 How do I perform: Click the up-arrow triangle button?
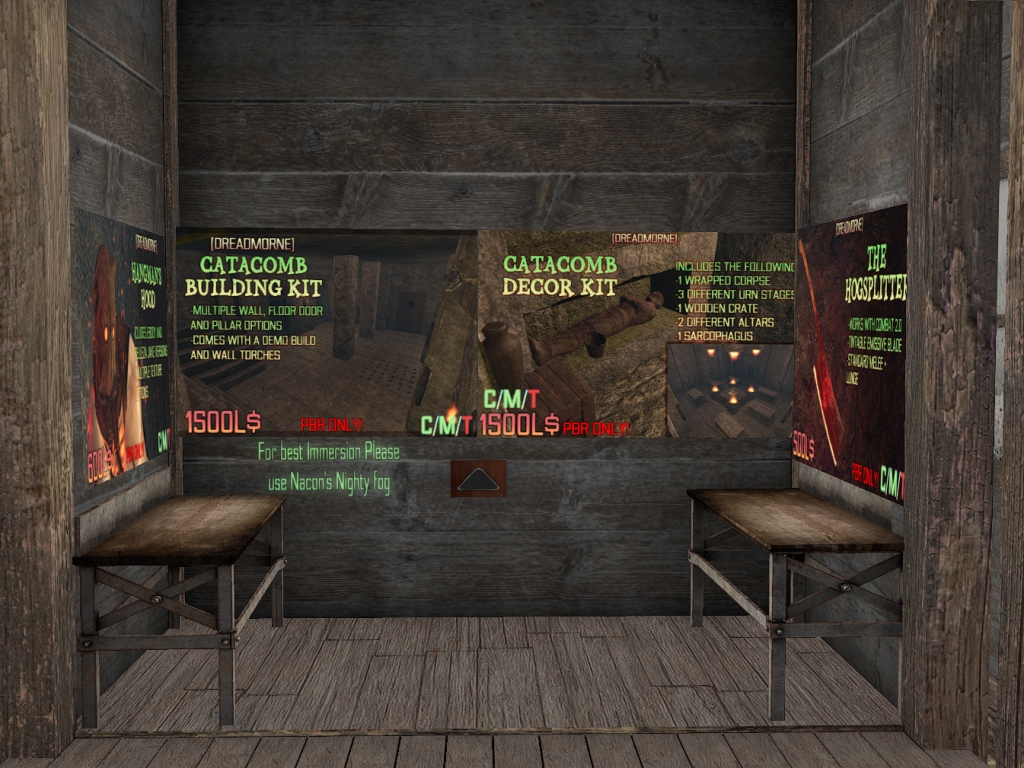(478, 479)
